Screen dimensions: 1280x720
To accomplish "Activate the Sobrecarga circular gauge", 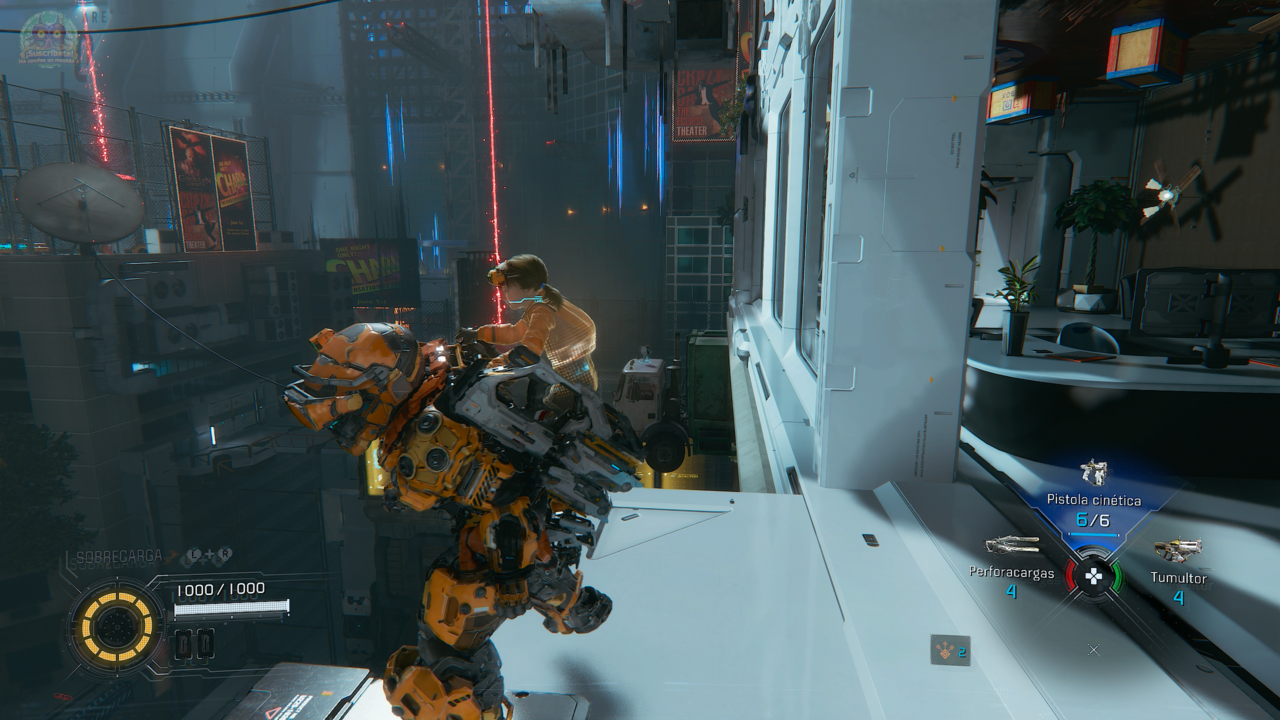I will point(116,627).
